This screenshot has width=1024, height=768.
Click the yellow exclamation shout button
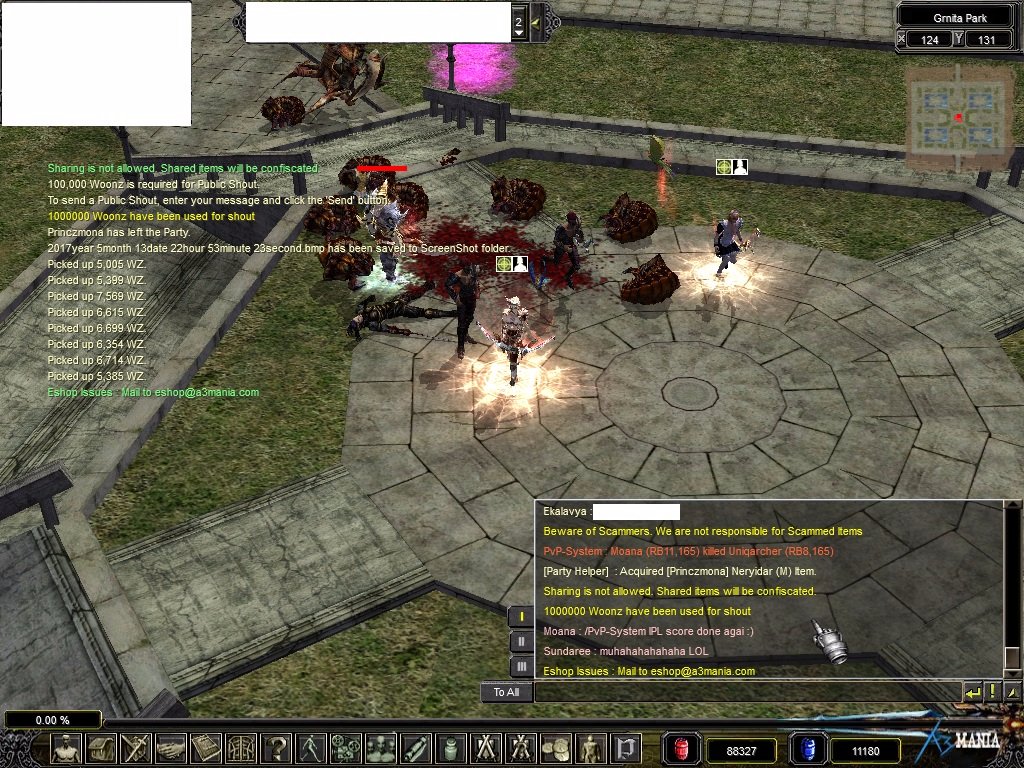(993, 692)
